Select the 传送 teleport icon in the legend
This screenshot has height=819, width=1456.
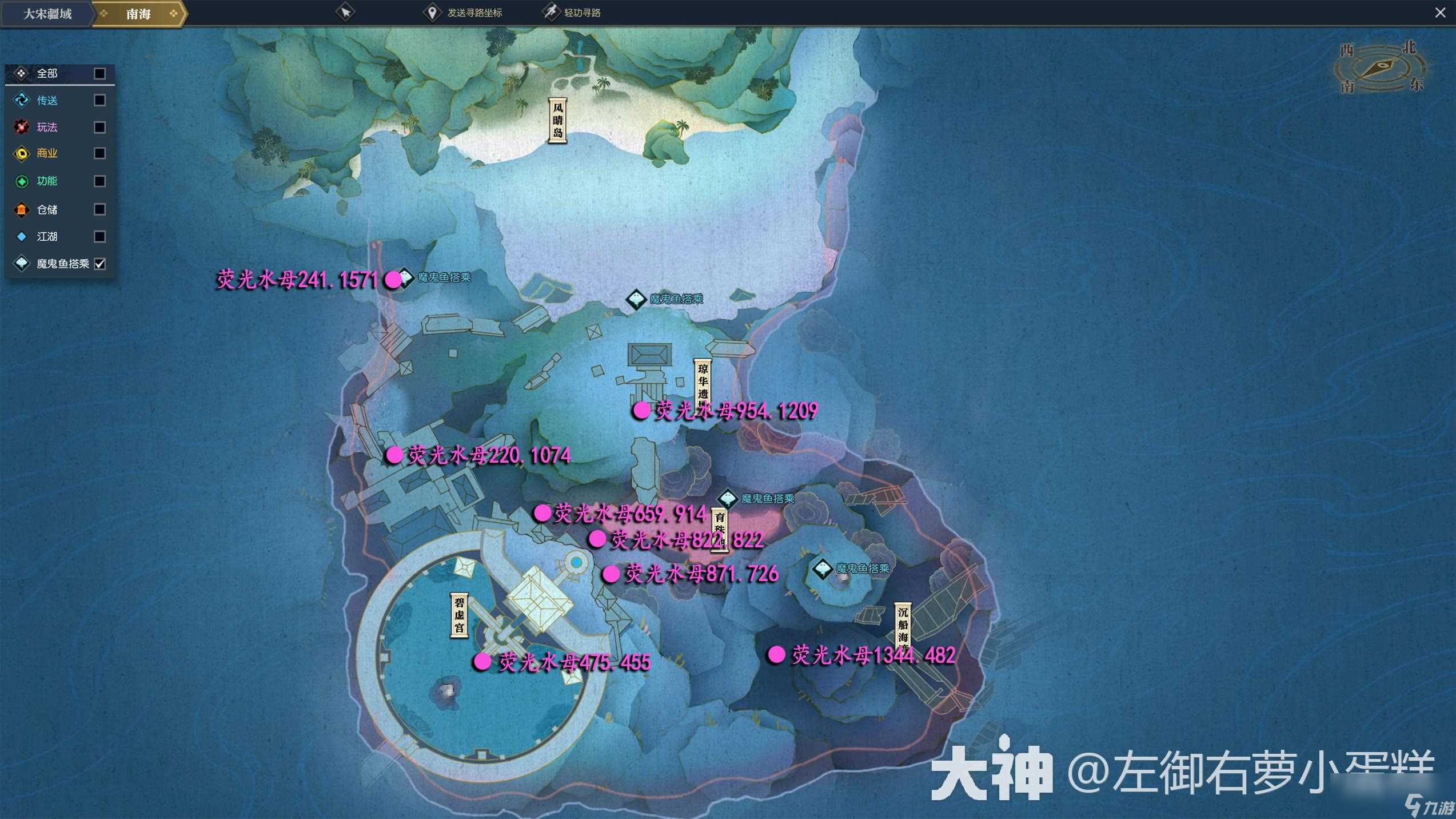(21, 100)
